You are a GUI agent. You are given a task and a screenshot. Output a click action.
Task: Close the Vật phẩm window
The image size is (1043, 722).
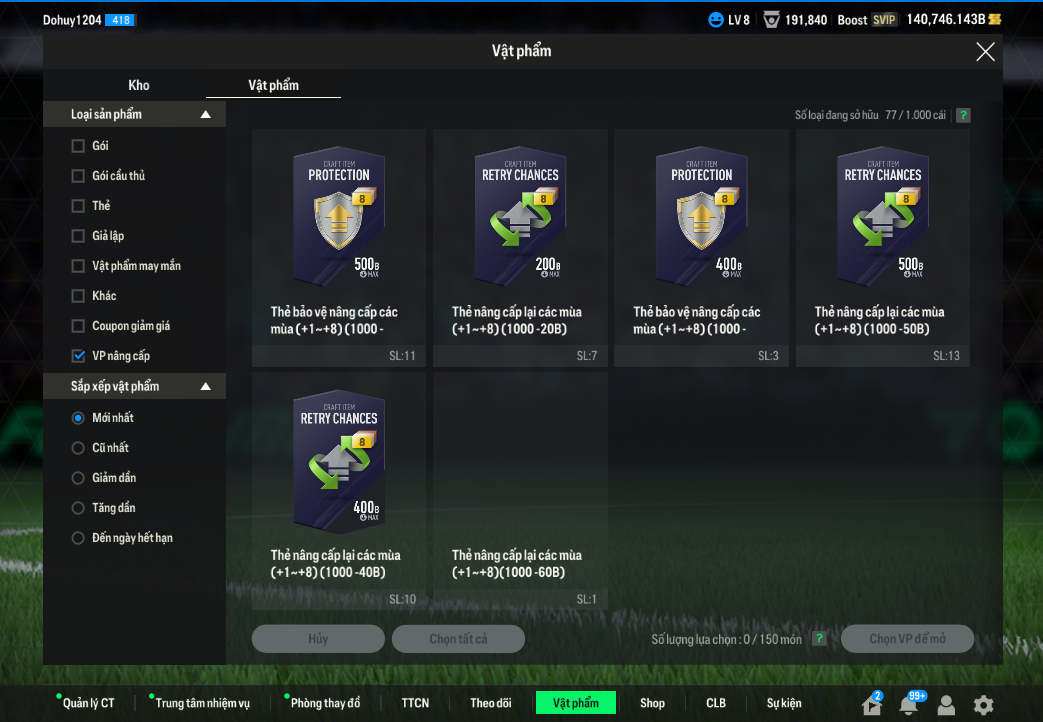985,52
